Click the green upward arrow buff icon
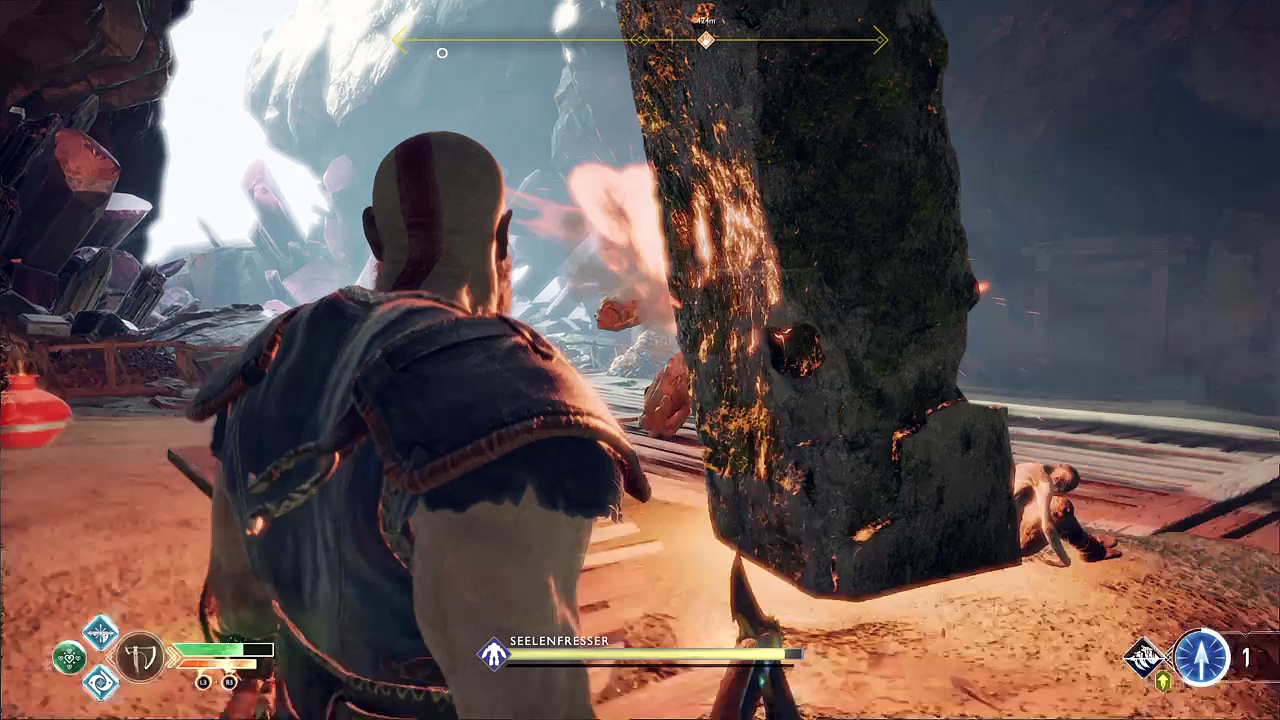 1163,682
